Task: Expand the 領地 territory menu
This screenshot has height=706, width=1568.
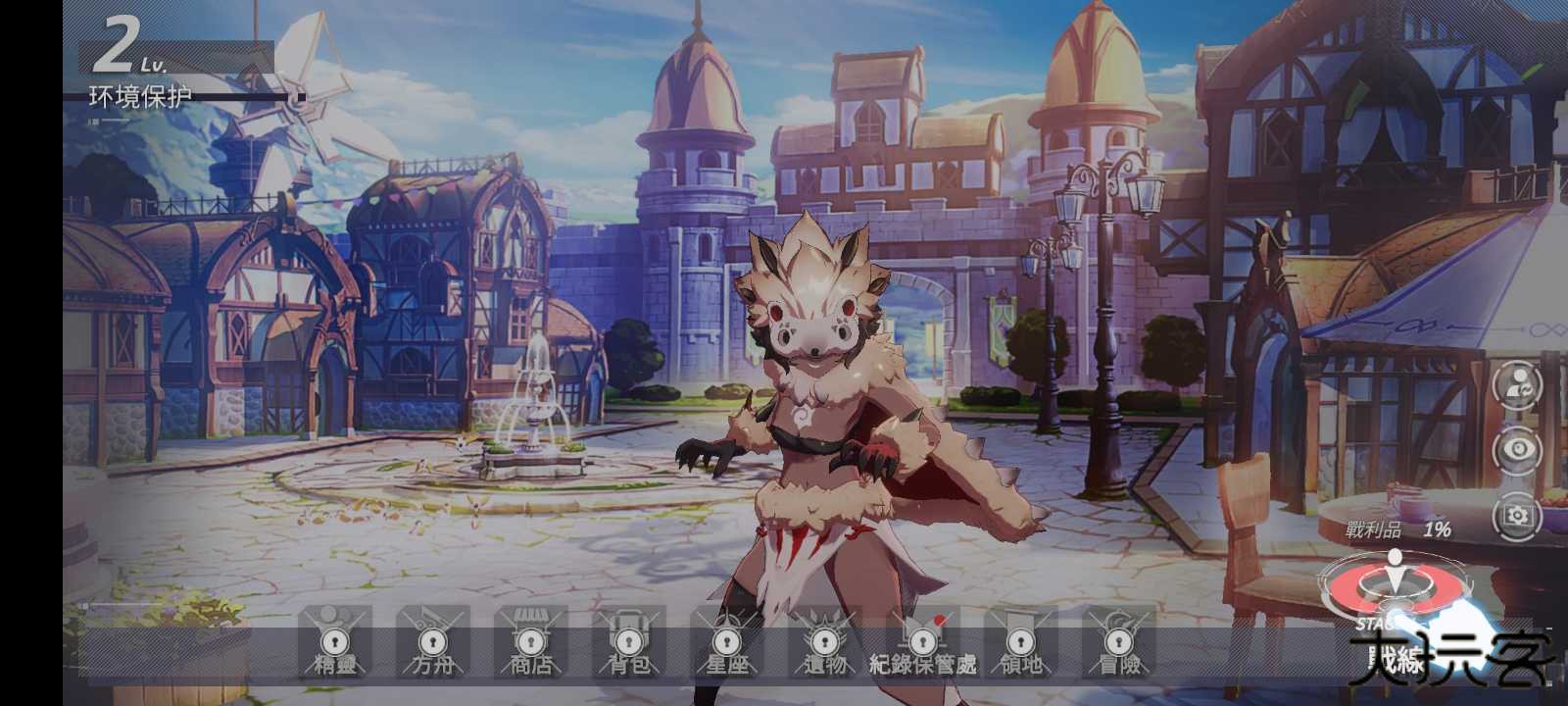Action: click(1019, 650)
